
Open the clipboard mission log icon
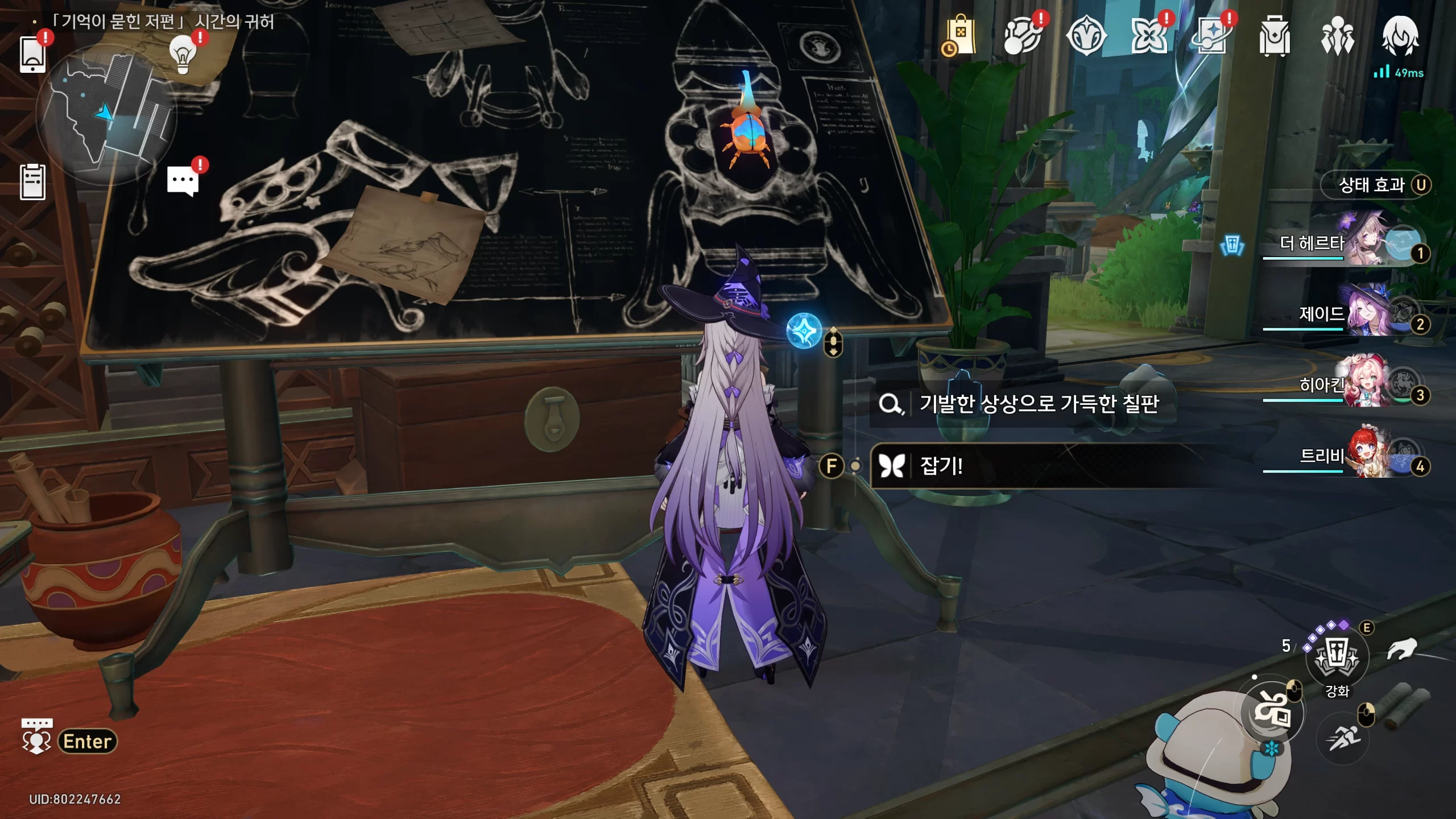coord(32,182)
